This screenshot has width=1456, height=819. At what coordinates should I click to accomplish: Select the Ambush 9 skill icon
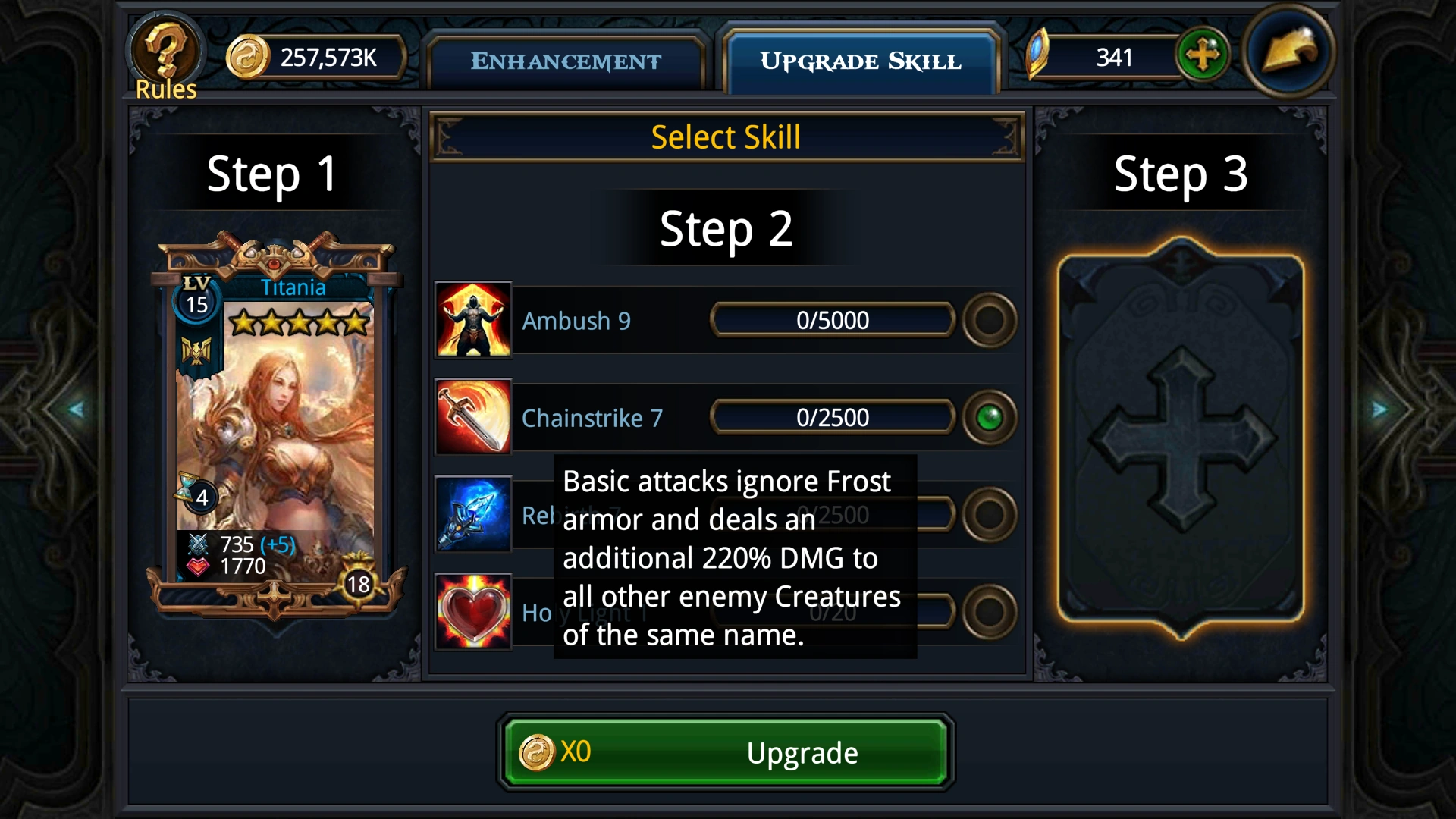pyautogui.click(x=472, y=319)
